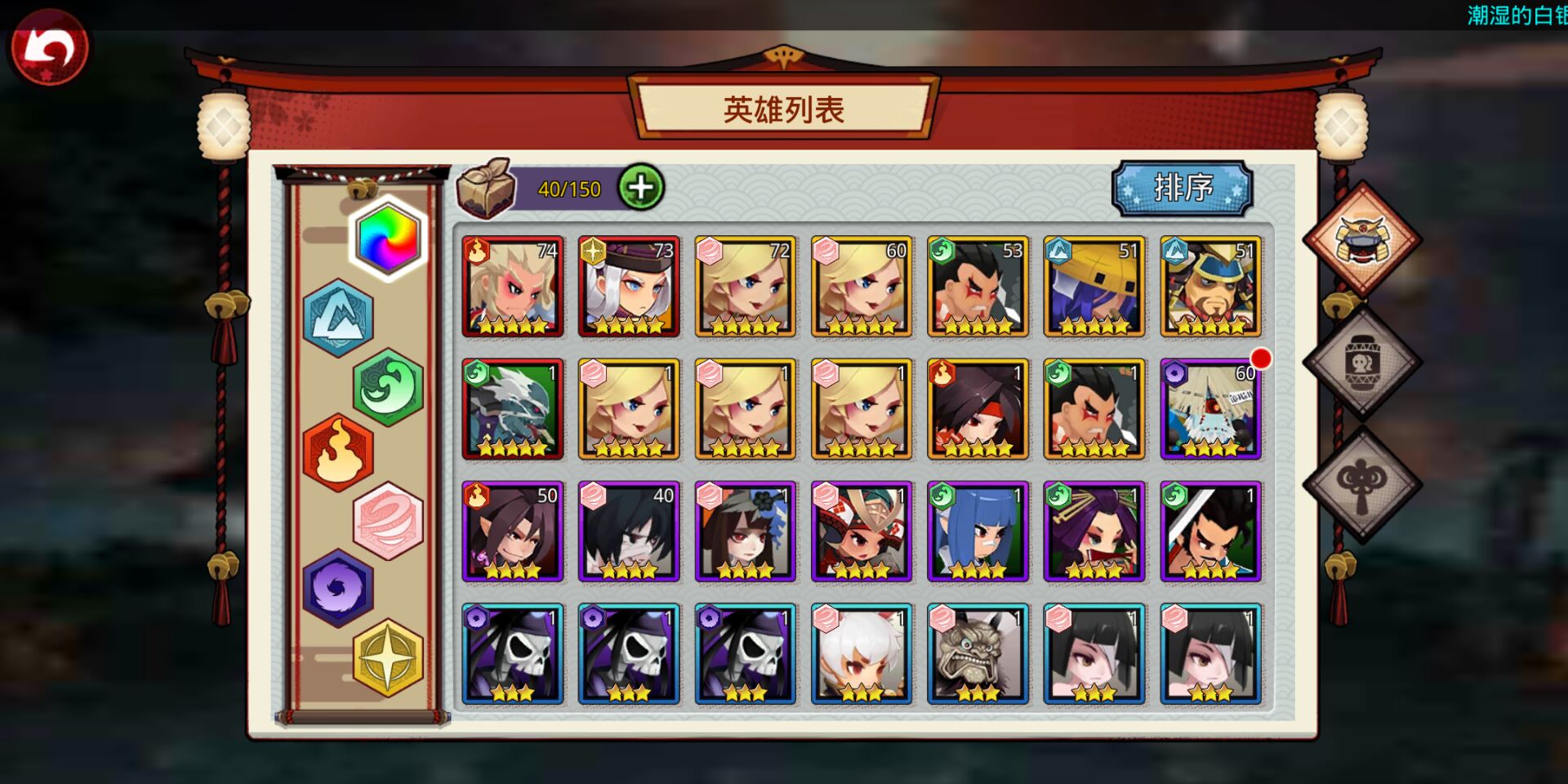Open the samurai helmet side tab
Image resolution: width=1568 pixels, height=784 pixels.
tap(1361, 239)
